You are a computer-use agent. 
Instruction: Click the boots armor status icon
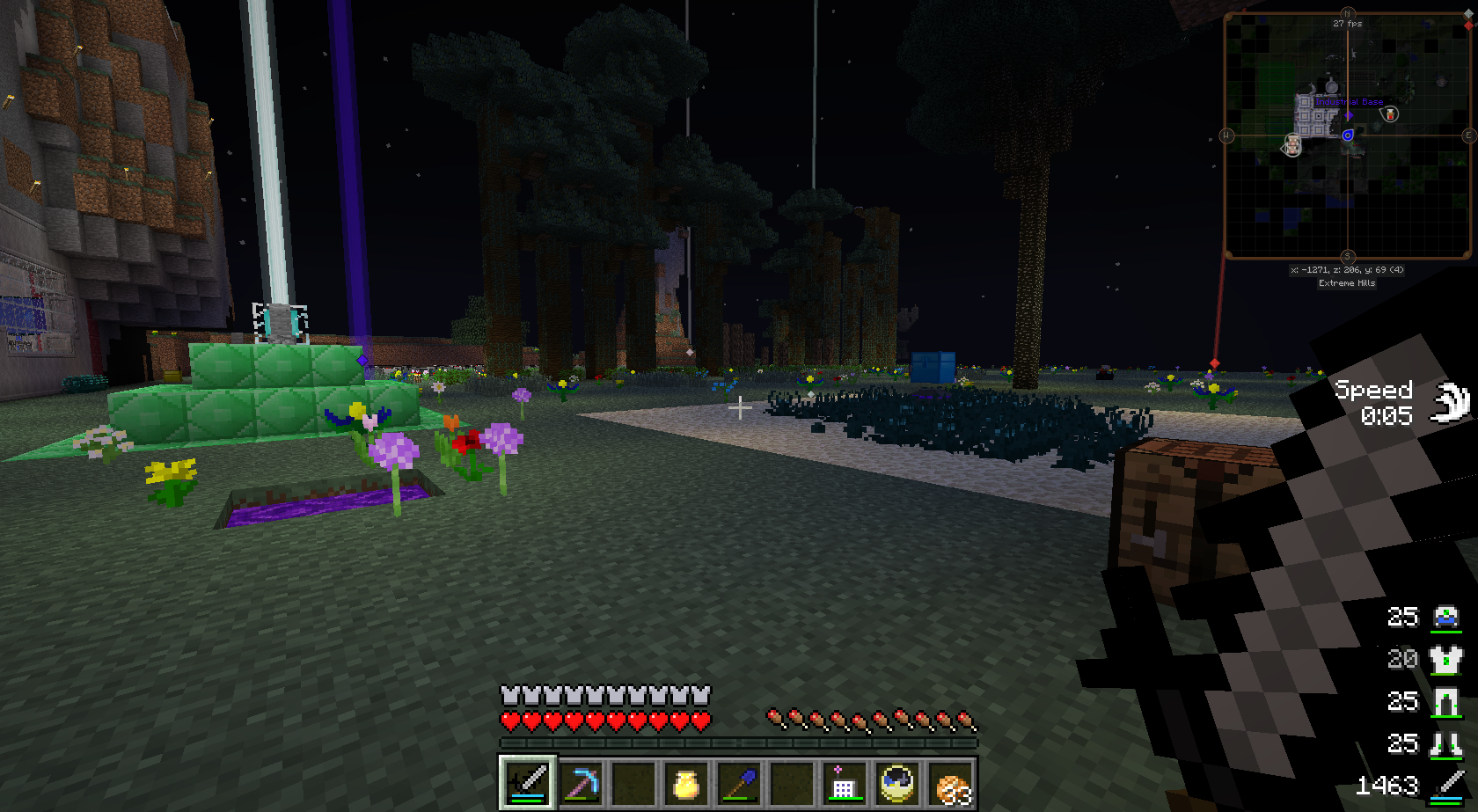click(1445, 744)
